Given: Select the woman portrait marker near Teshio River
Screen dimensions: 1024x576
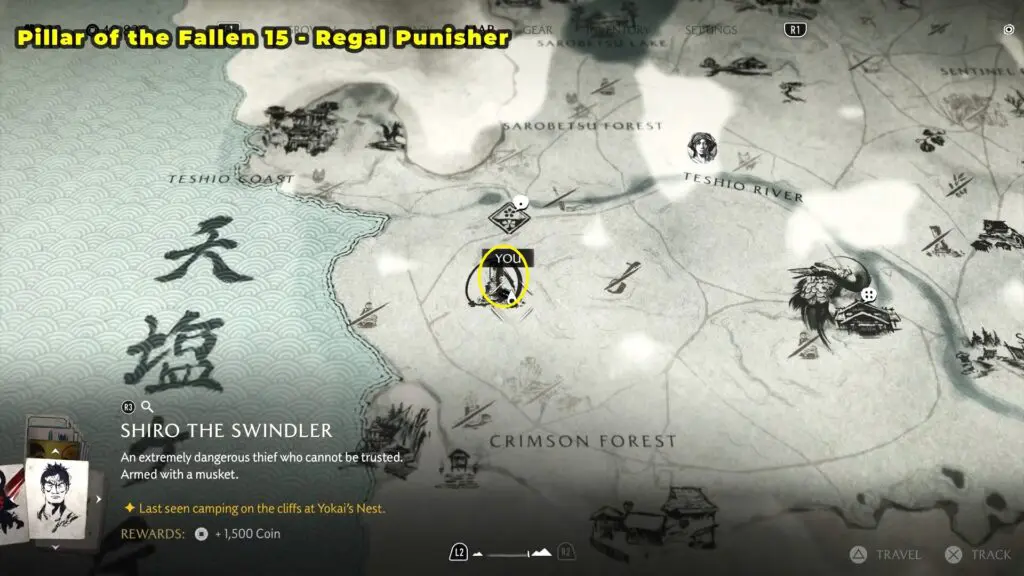Looking at the screenshot, I should pyautogui.click(x=701, y=149).
